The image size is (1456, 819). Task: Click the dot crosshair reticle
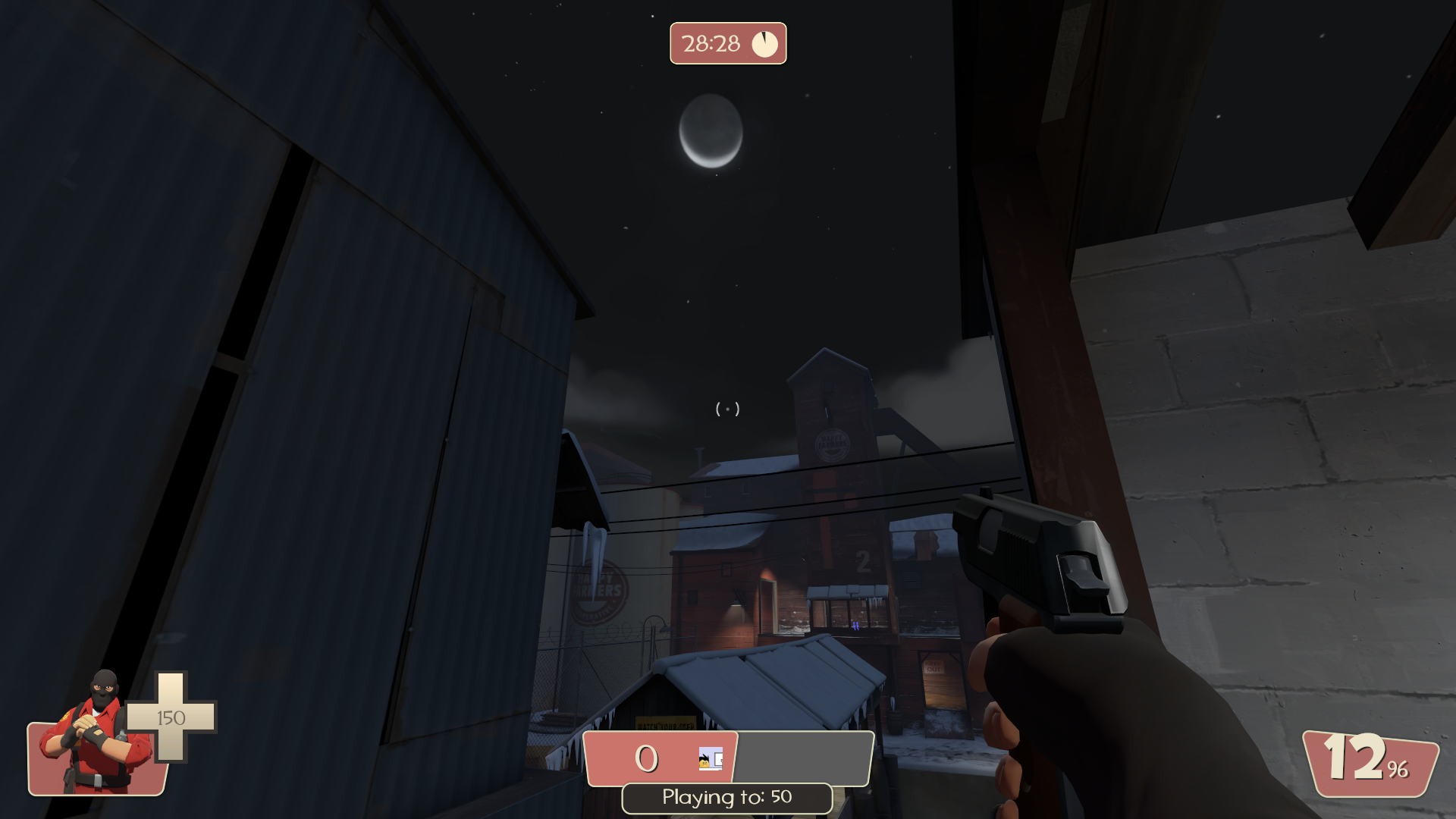coord(728,408)
